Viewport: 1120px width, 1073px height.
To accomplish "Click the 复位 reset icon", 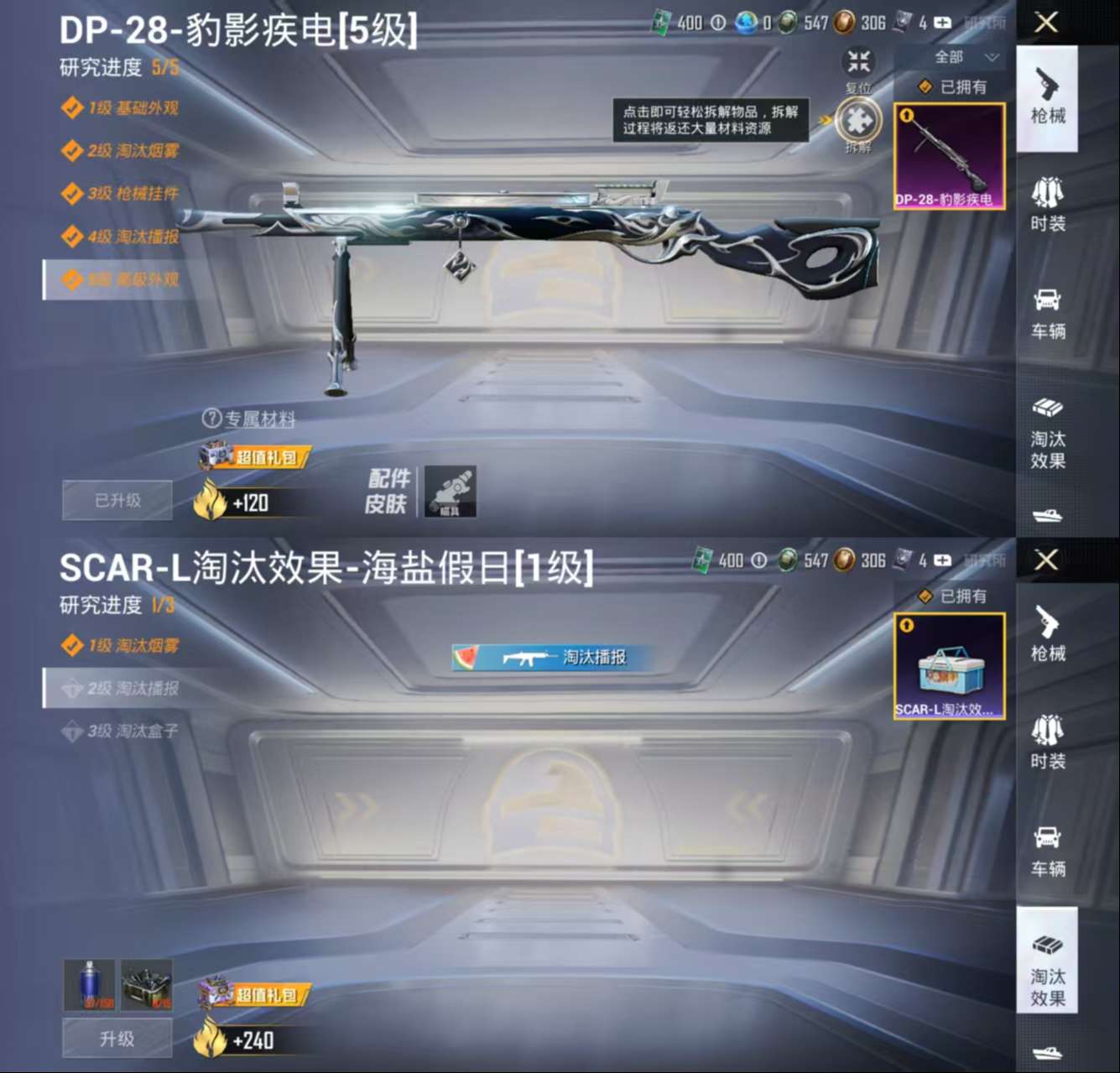I will coord(857,60).
